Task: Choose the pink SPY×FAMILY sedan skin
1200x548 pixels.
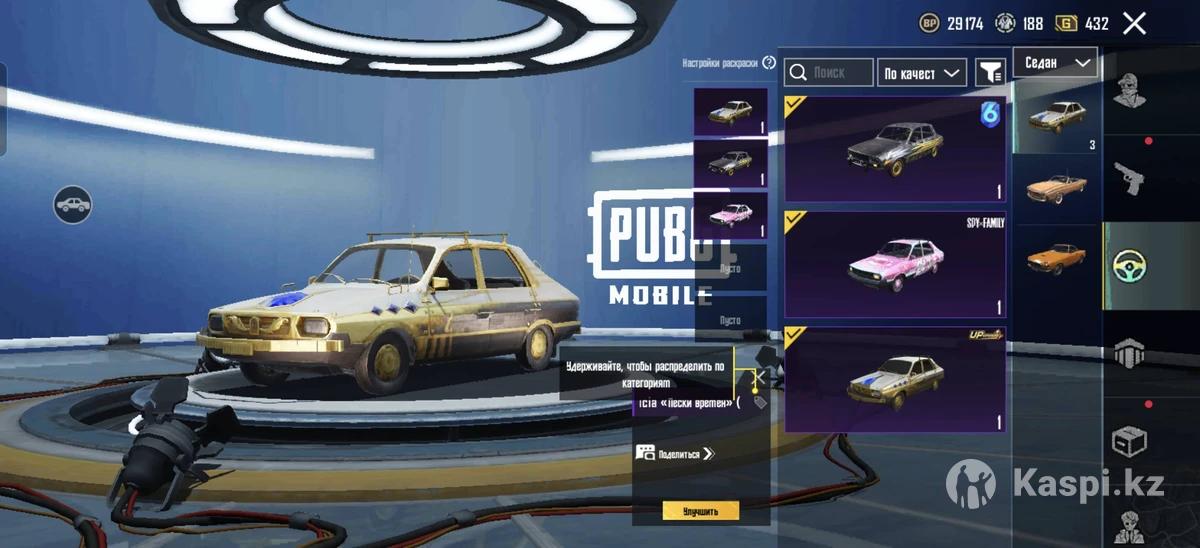Action: click(x=895, y=264)
